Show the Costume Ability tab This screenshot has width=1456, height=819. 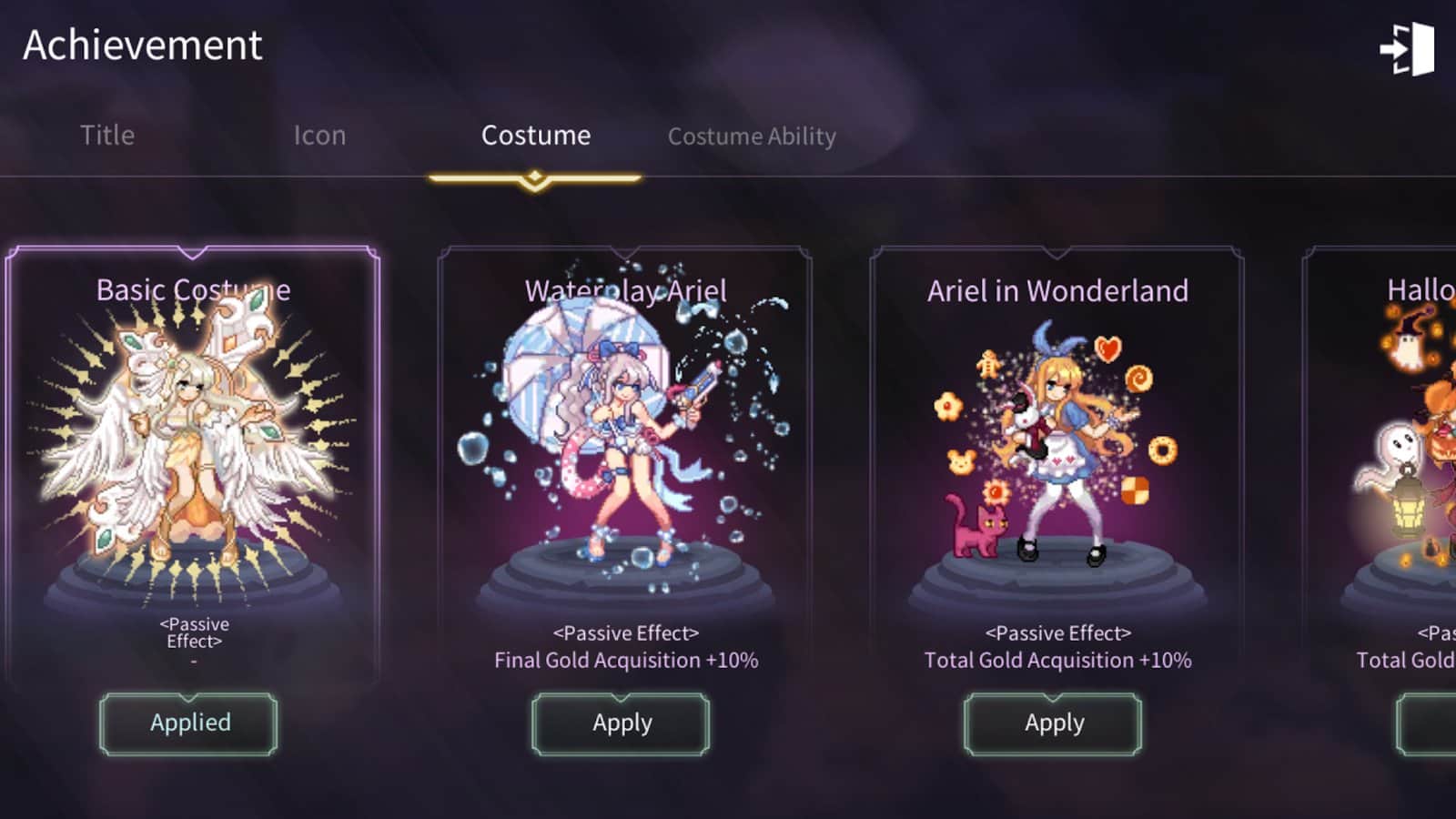click(752, 136)
